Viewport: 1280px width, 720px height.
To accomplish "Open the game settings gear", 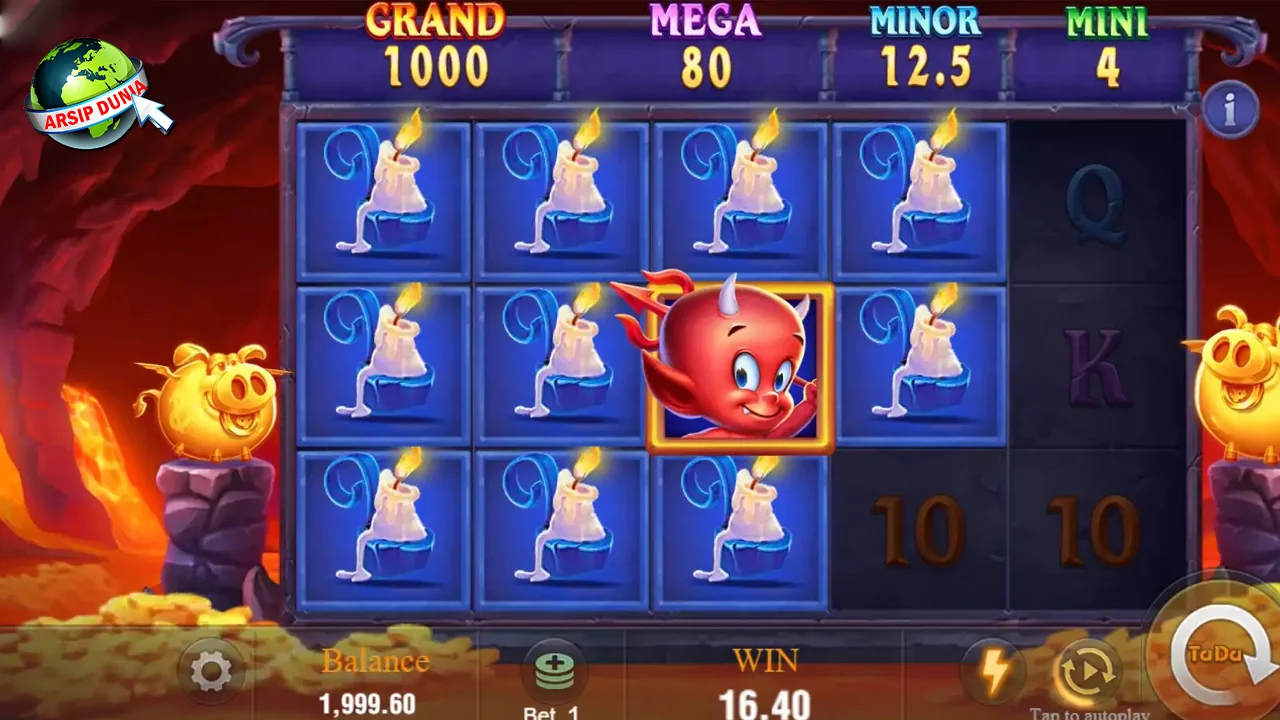I will pyautogui.click(x=208, y=671).
